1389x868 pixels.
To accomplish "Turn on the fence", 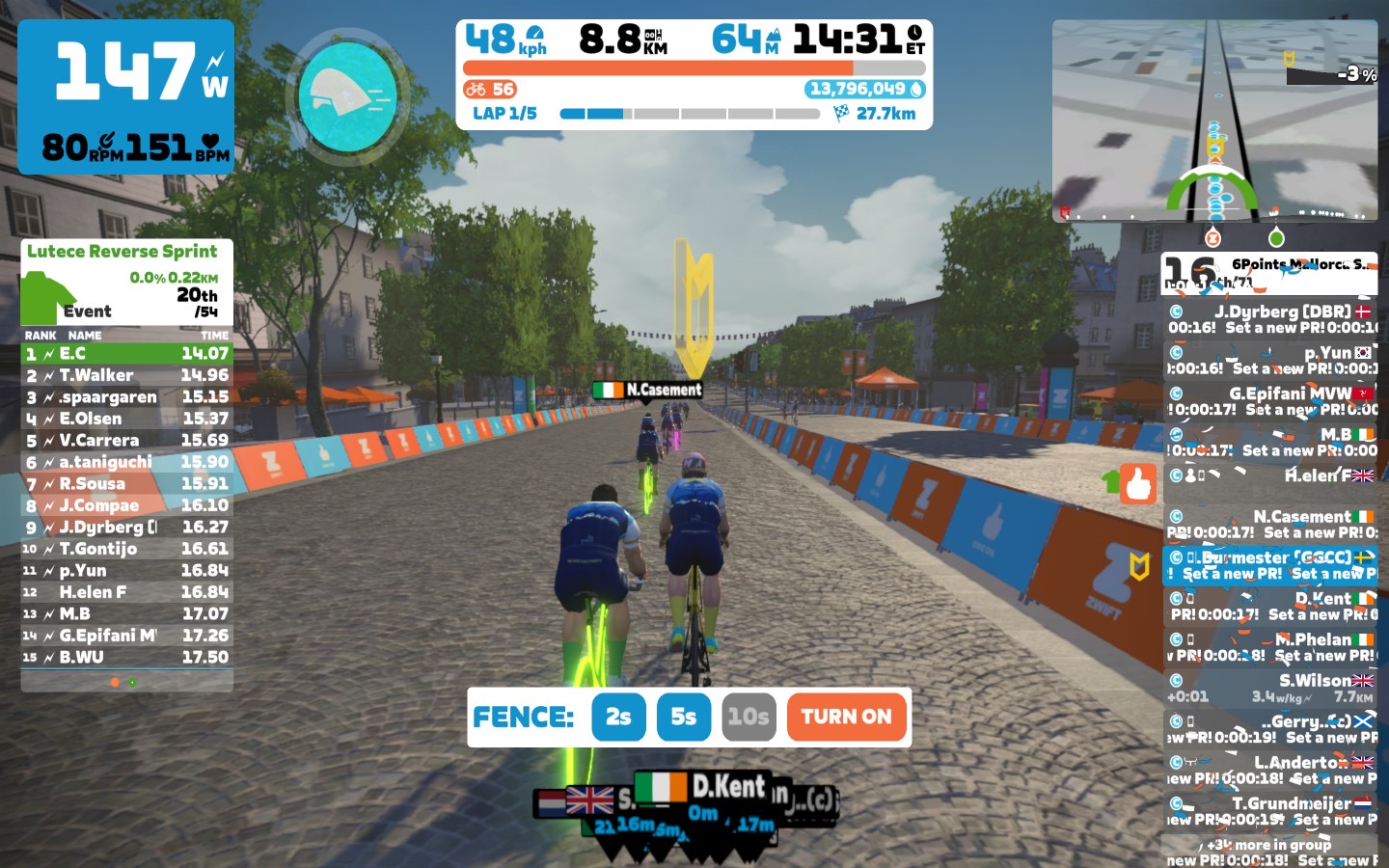I will 847,717.
